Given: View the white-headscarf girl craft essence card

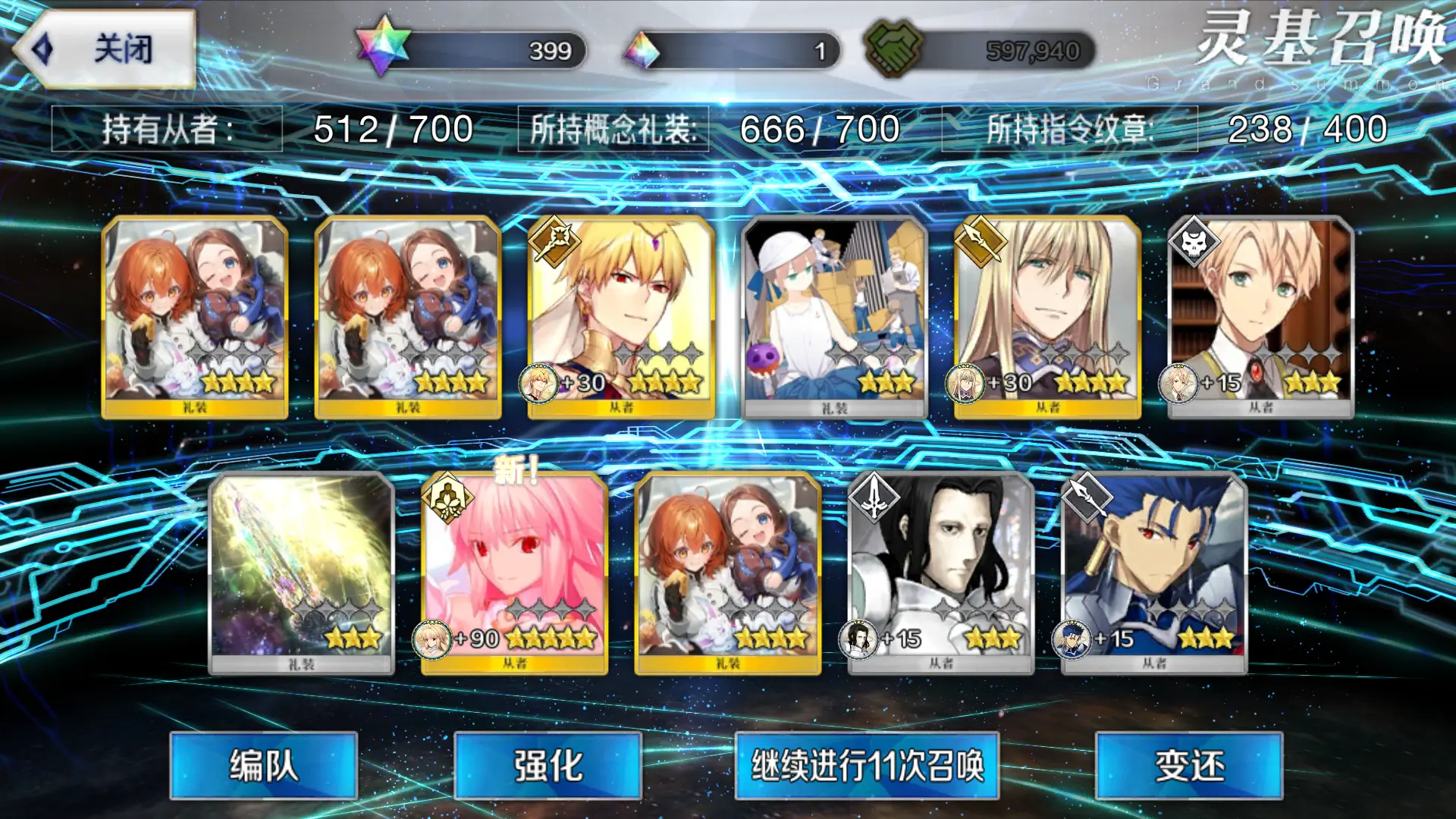Looking at the screenshot, I should coord(834,317).
